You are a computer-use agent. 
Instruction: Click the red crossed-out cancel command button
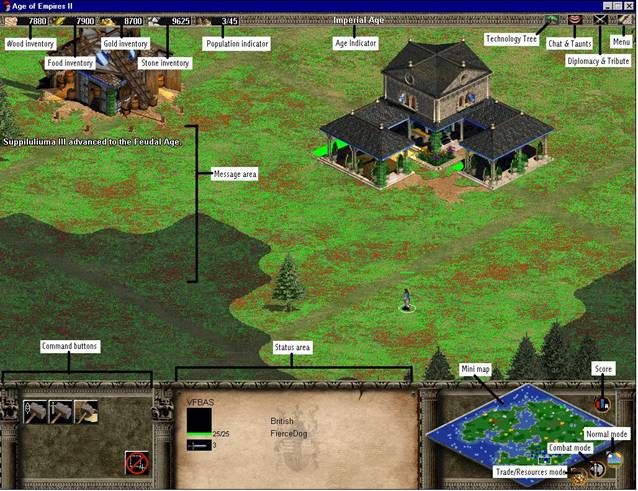pyautogui.click(x=137, y=463)
